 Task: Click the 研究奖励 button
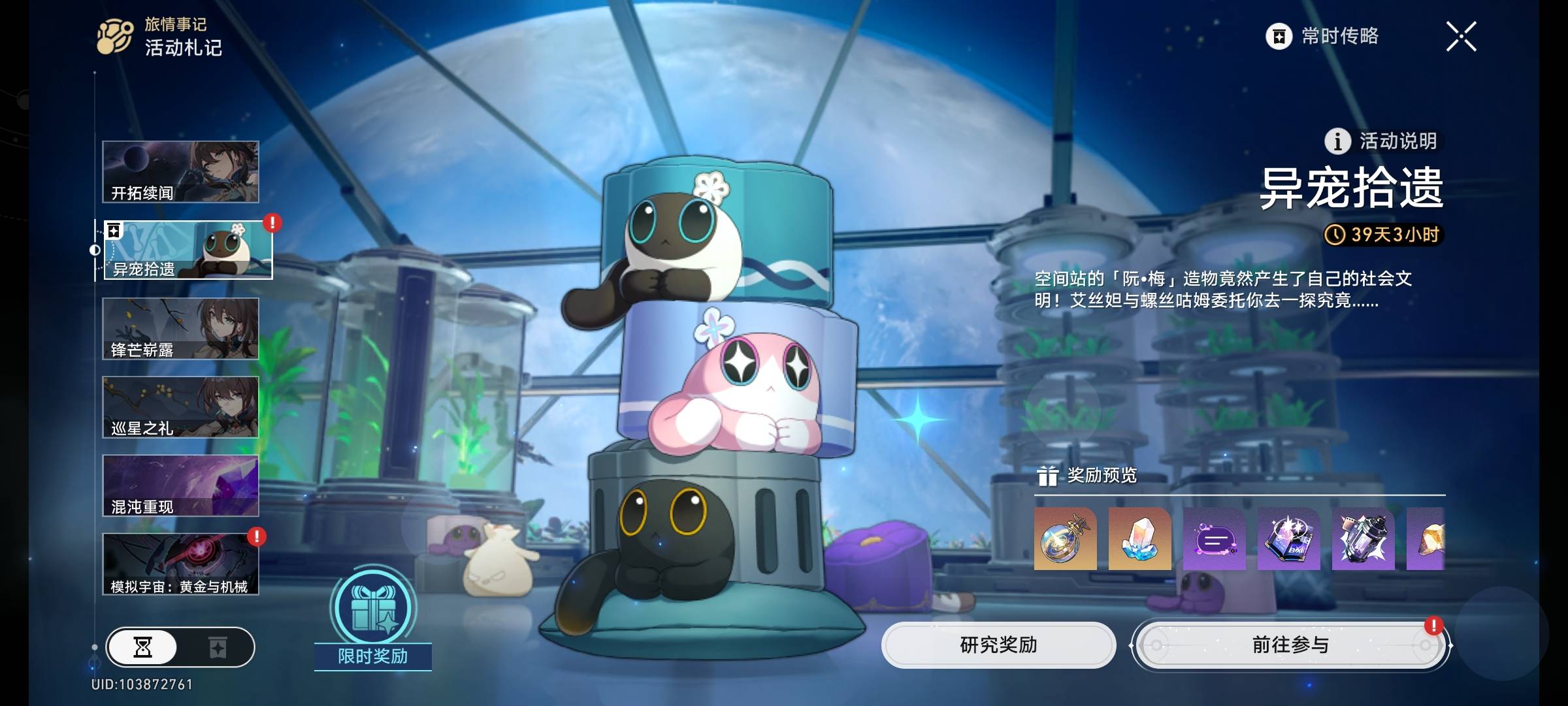click(x=998, y=645)
